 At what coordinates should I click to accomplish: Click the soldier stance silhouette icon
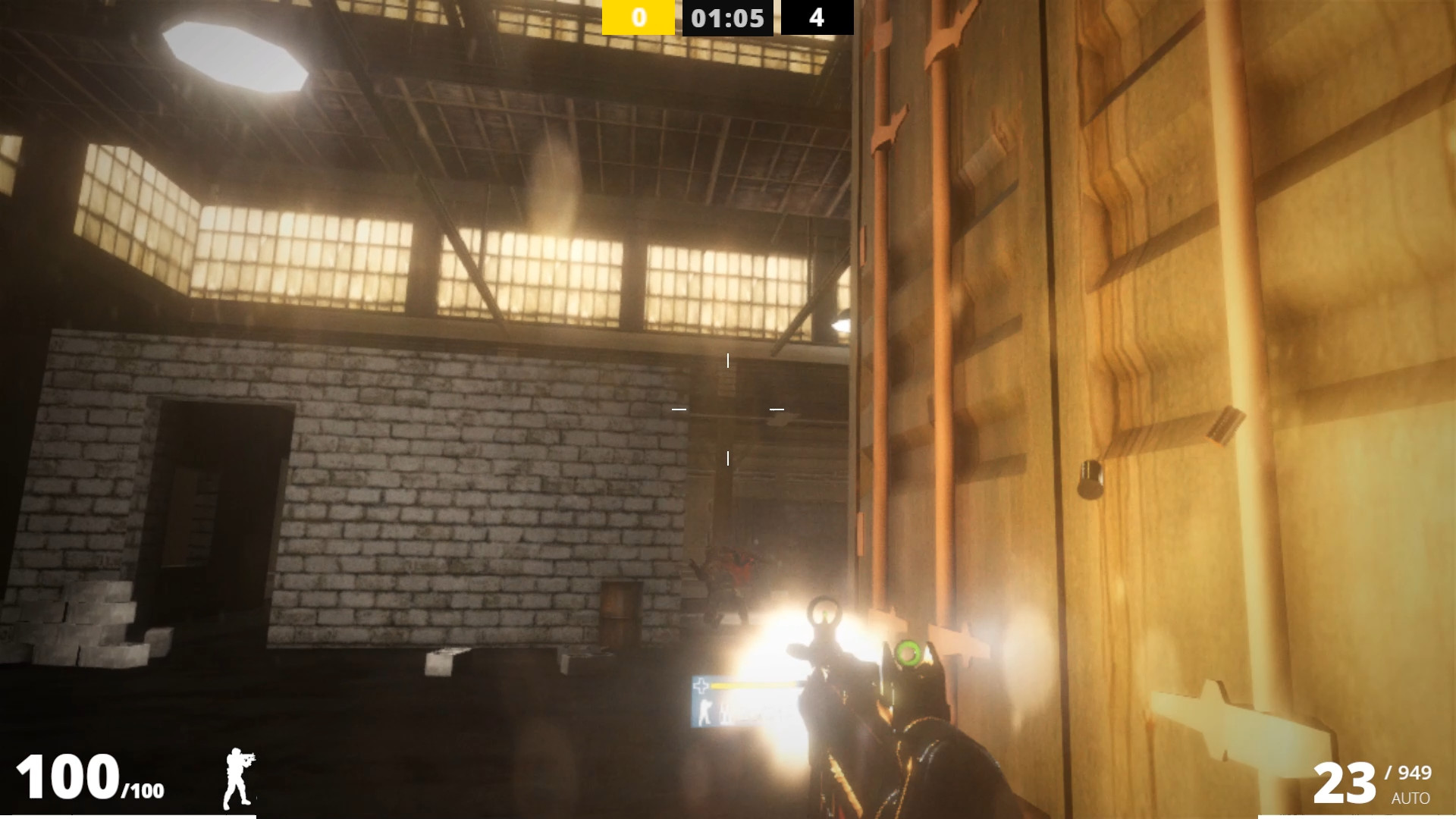coord(239,779)
